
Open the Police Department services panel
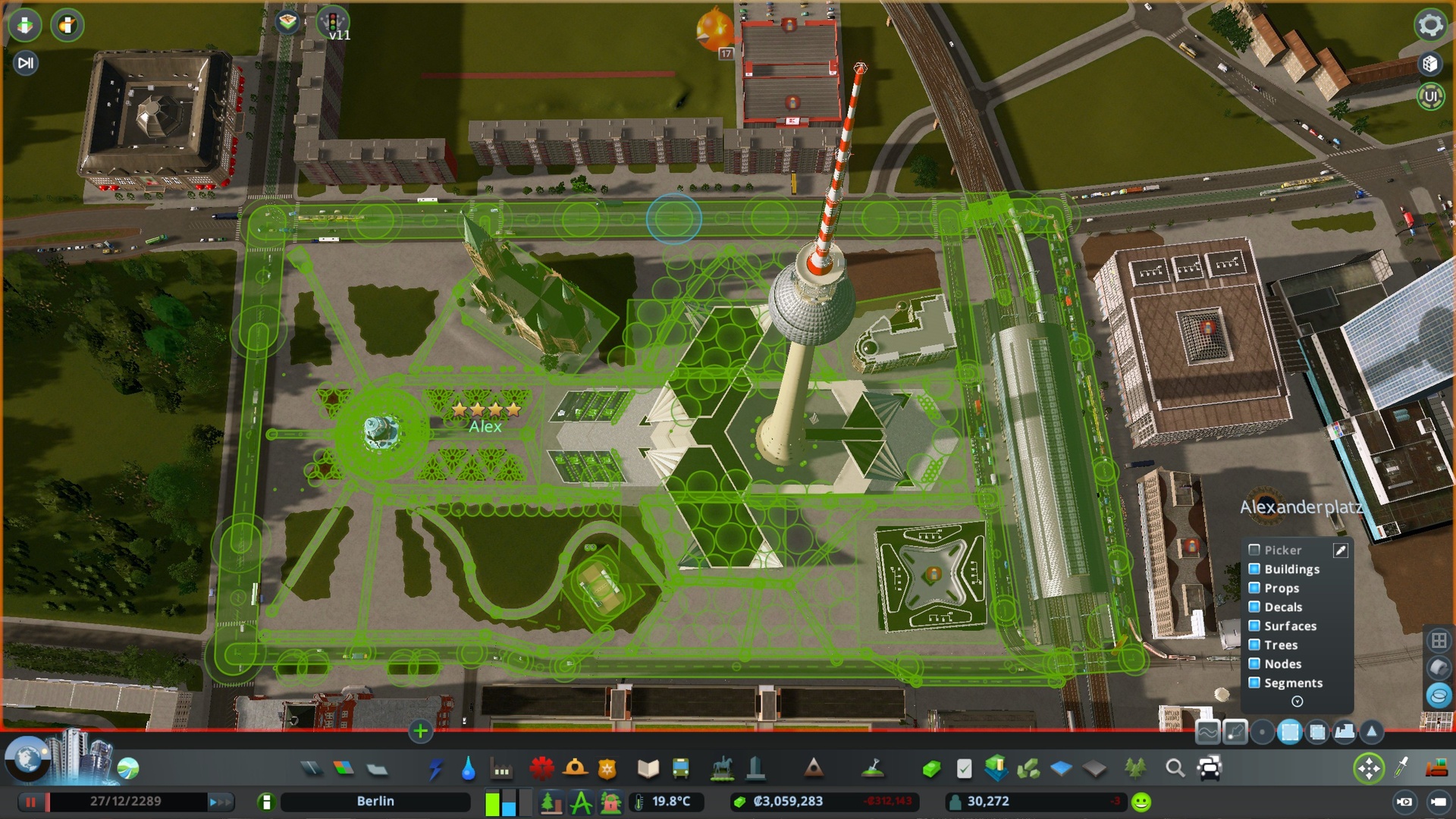[x=607, y=767]
